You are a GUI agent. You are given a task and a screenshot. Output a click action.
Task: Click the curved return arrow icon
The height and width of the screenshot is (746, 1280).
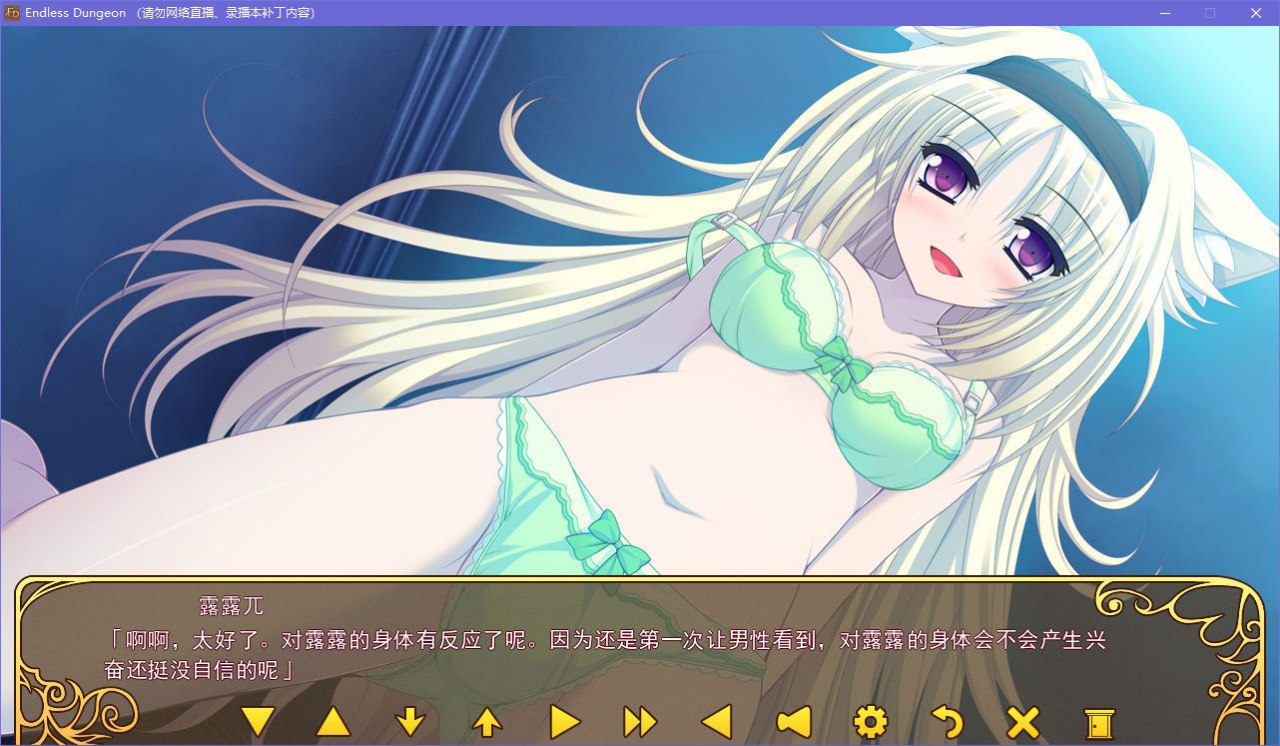(947, 722)
